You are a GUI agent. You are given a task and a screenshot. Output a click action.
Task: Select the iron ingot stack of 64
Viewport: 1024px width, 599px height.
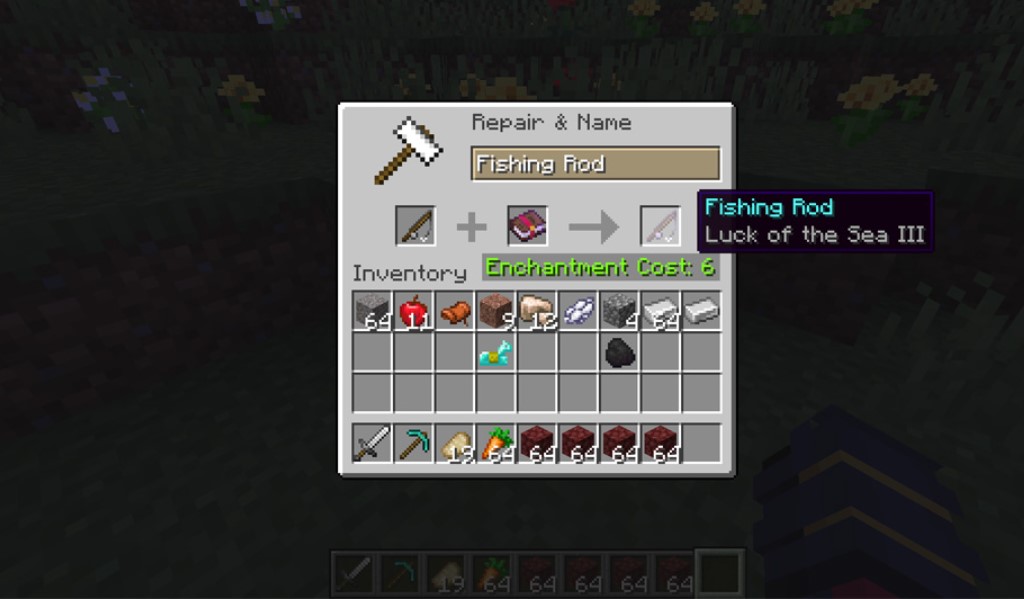[659, 311]
